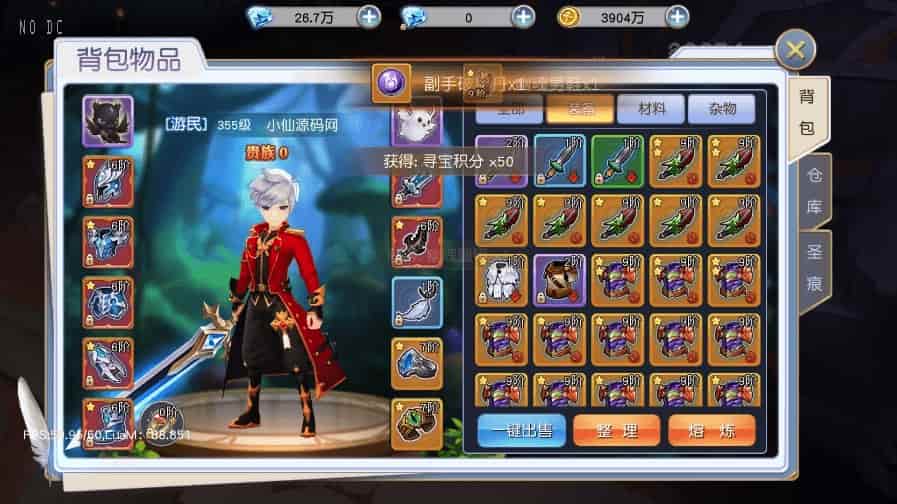Viewport: 897px width, 504px height.
Task: Open the black cat pet portrait slot
Action: [x=108, y=122]
